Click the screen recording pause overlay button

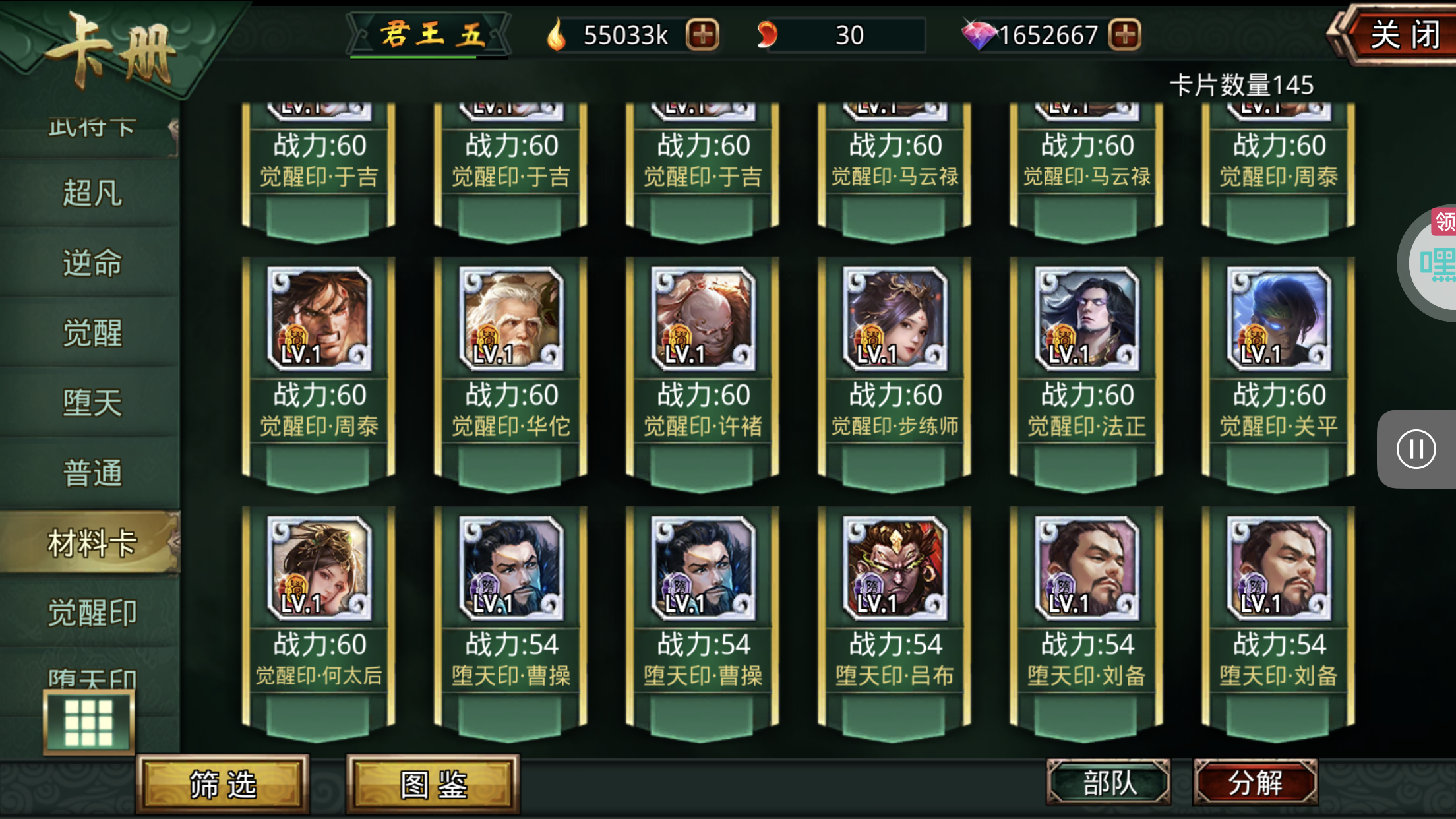click(1416, 449)
